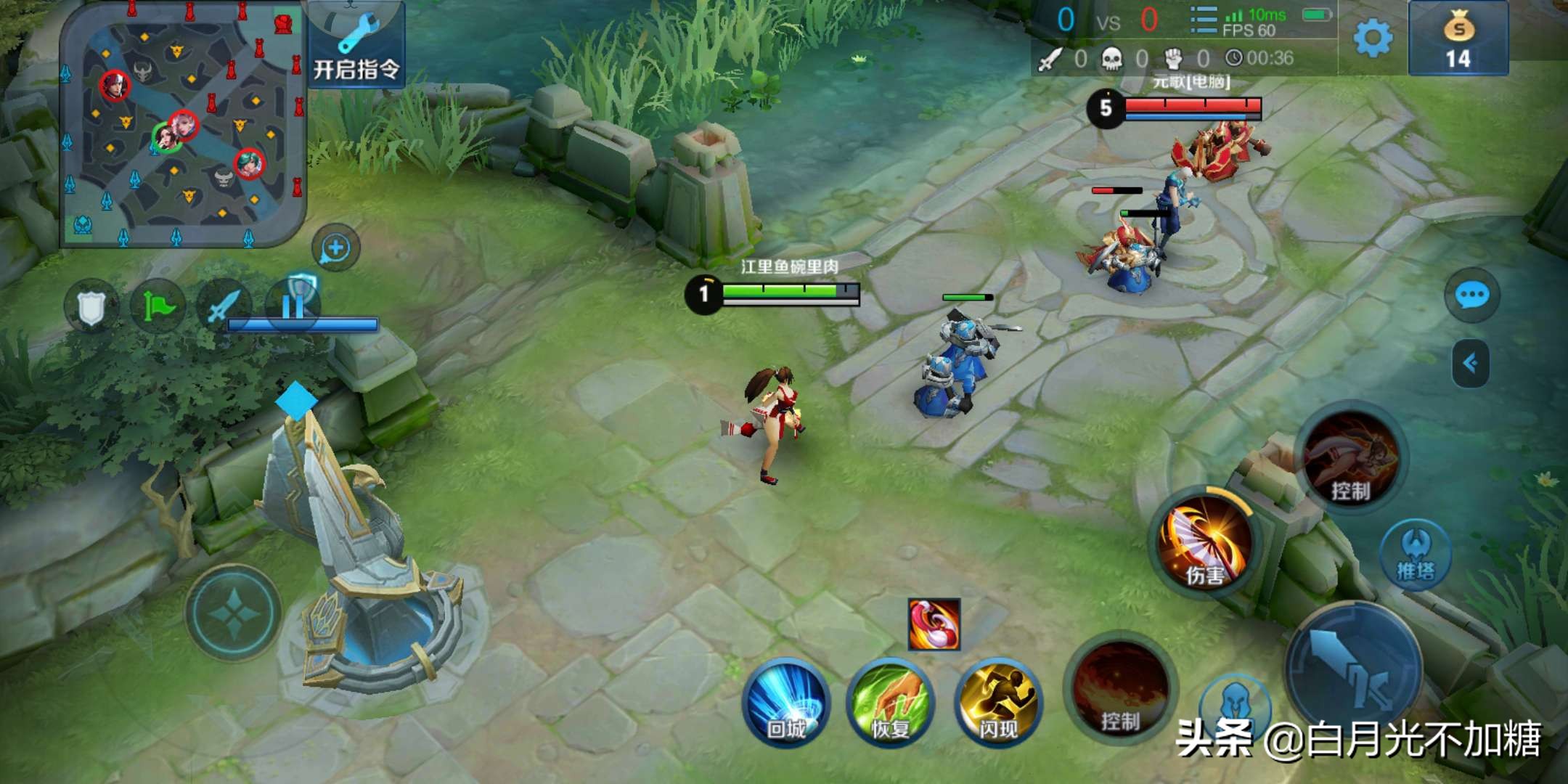Viewport: 1568px width, 784px height.
Task: Trigger the 闪现 flash spell
Action: (x=998, y=702)
